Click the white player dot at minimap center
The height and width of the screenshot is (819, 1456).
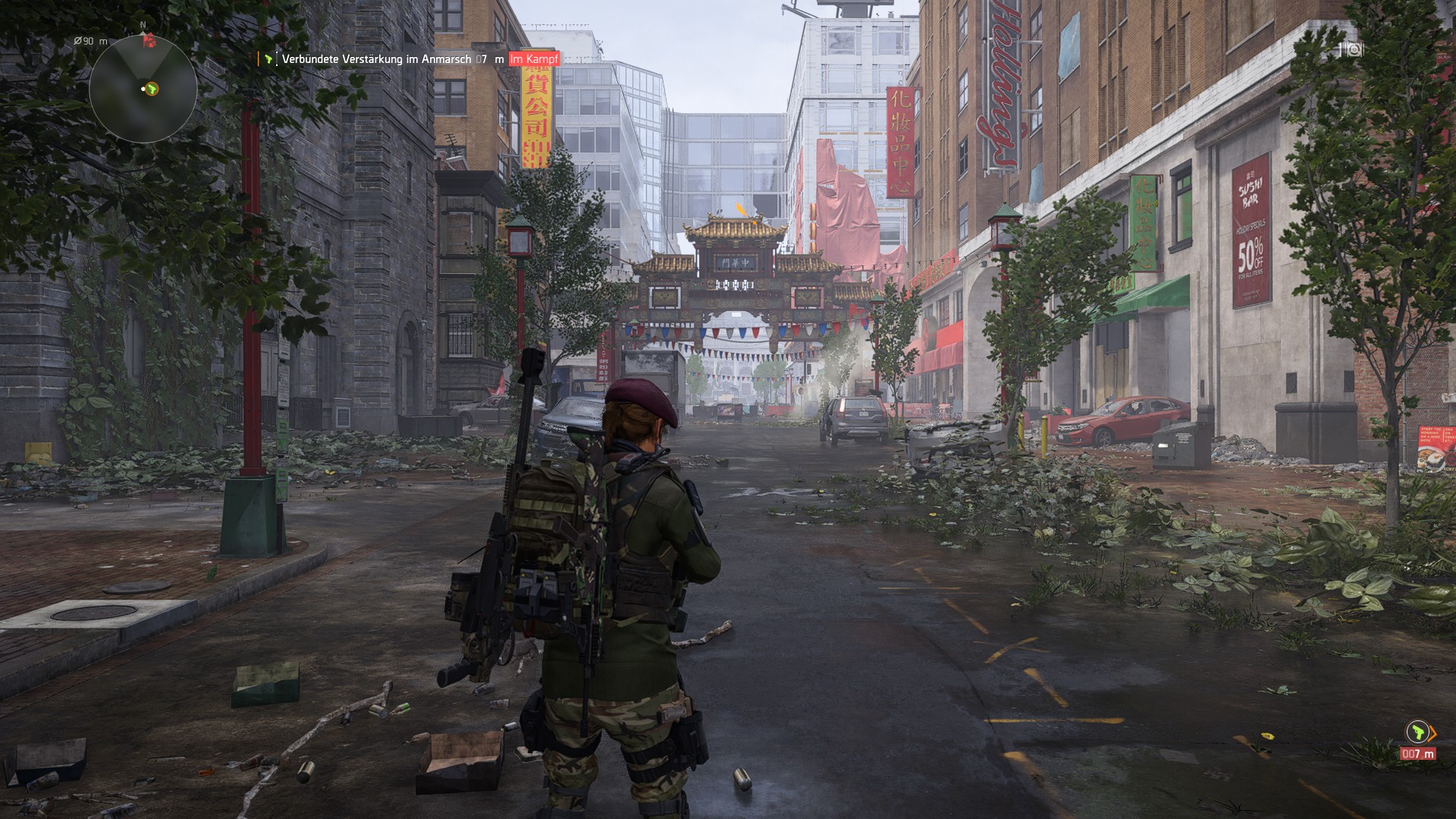[143, 89]
